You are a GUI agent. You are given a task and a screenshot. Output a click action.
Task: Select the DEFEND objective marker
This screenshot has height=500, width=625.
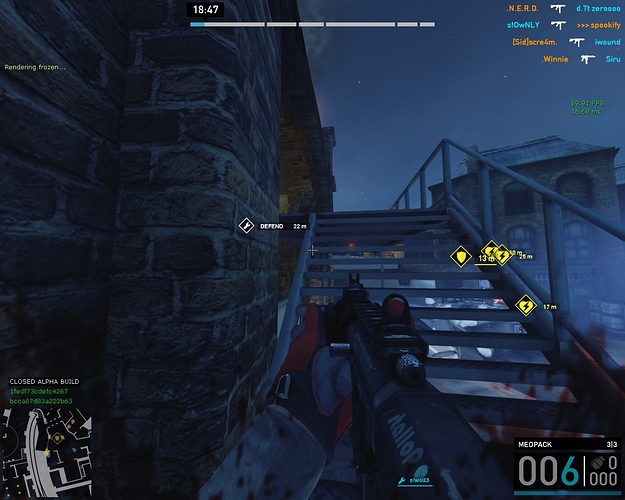click(x=246, y=227)
